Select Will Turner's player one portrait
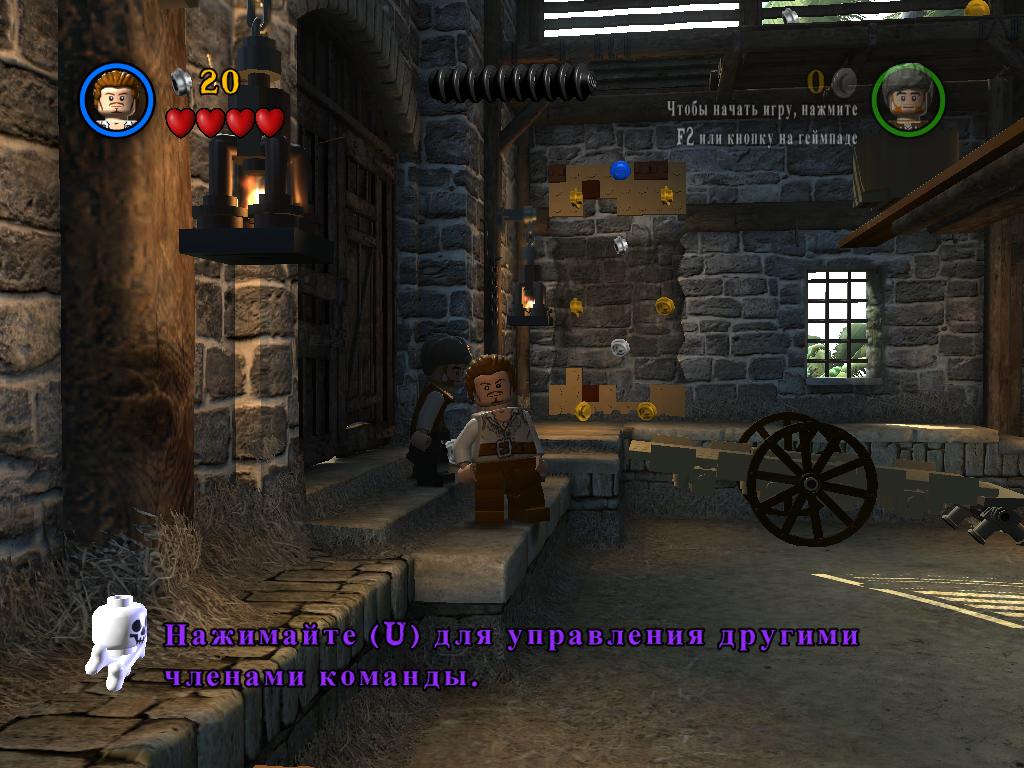This screenshot has height=768, width=1024. coord(117,99)
